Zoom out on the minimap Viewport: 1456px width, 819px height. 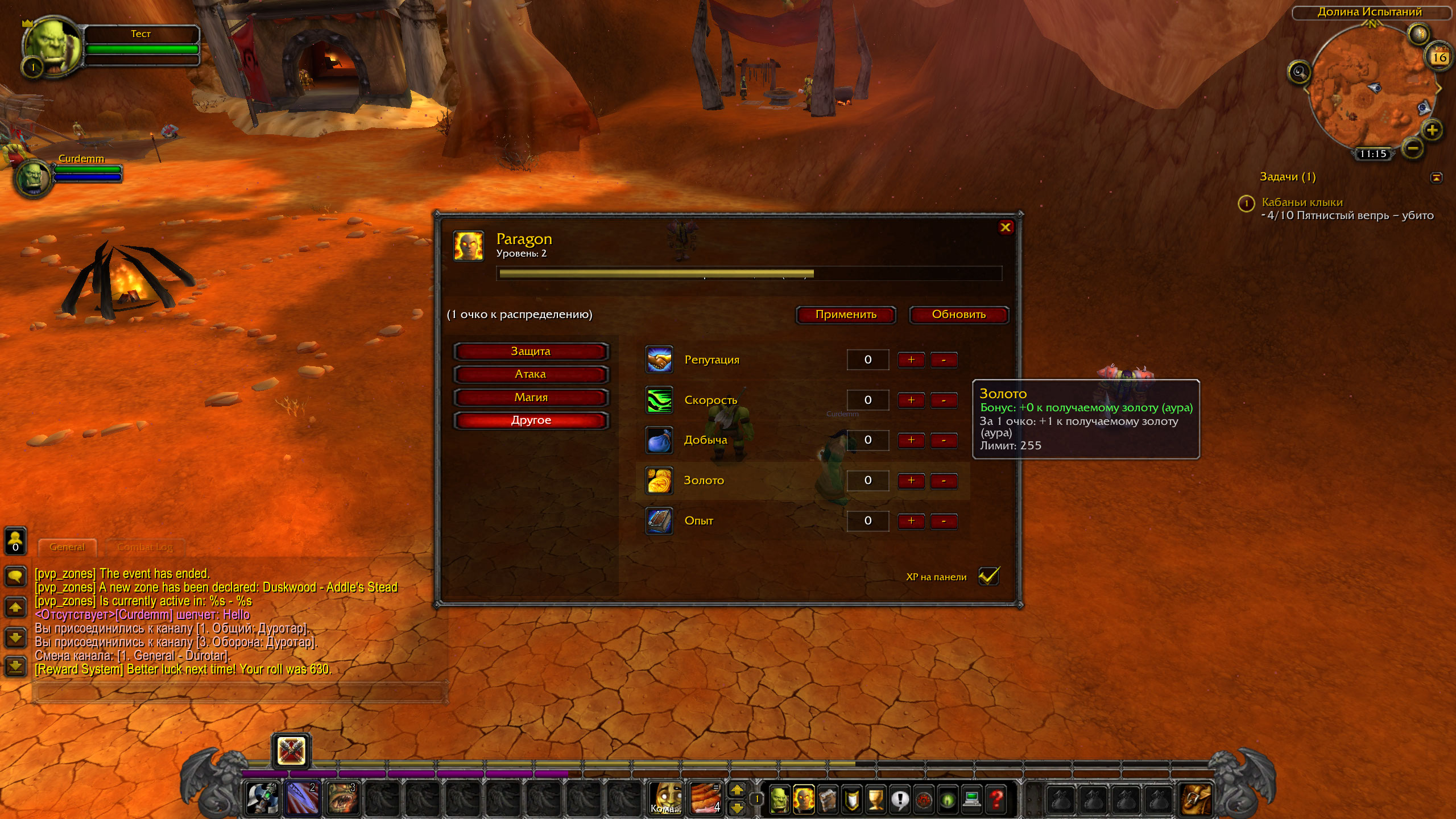pos(1413,149)
